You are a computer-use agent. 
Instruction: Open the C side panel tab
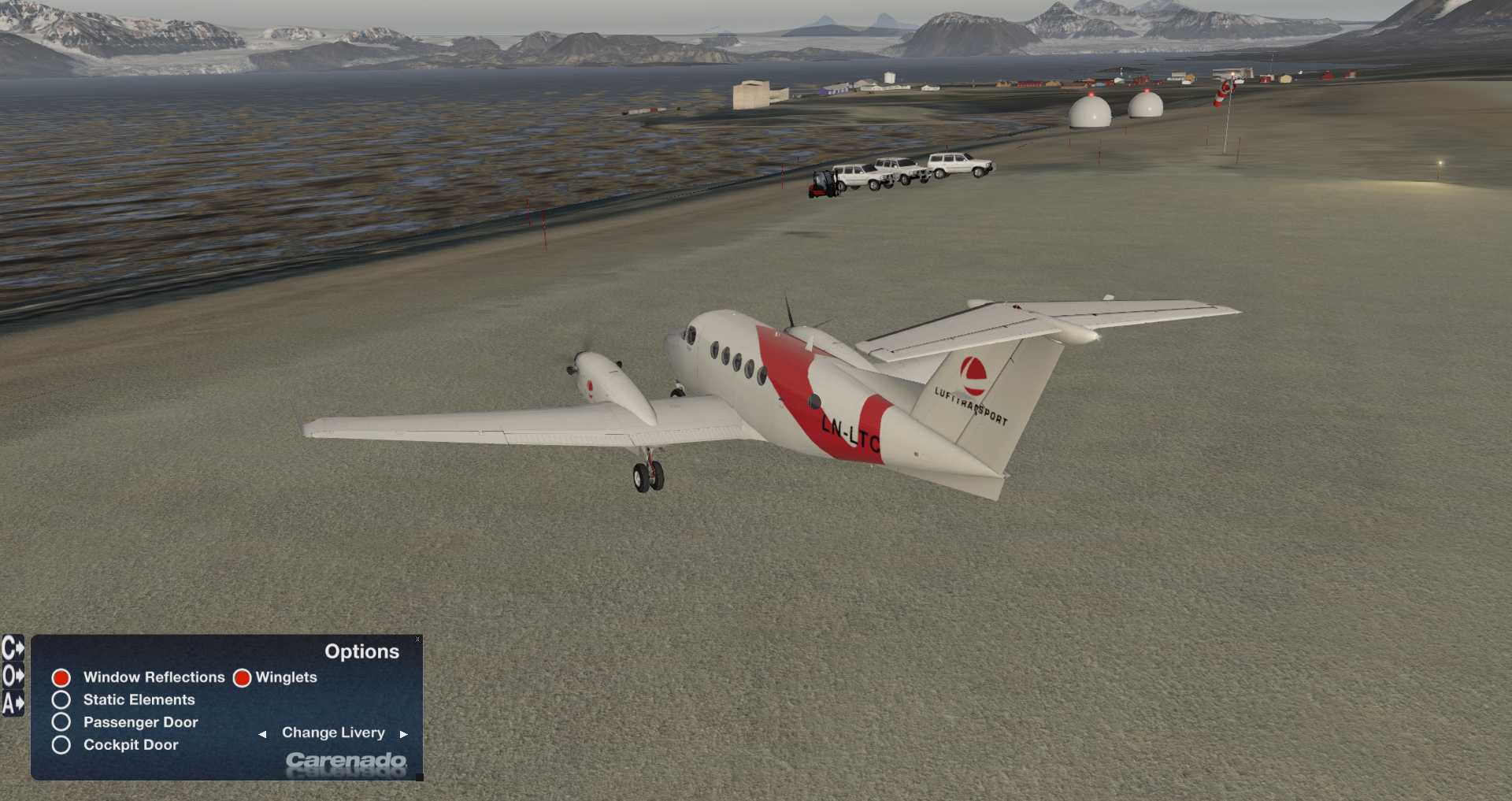click(13, 648)
